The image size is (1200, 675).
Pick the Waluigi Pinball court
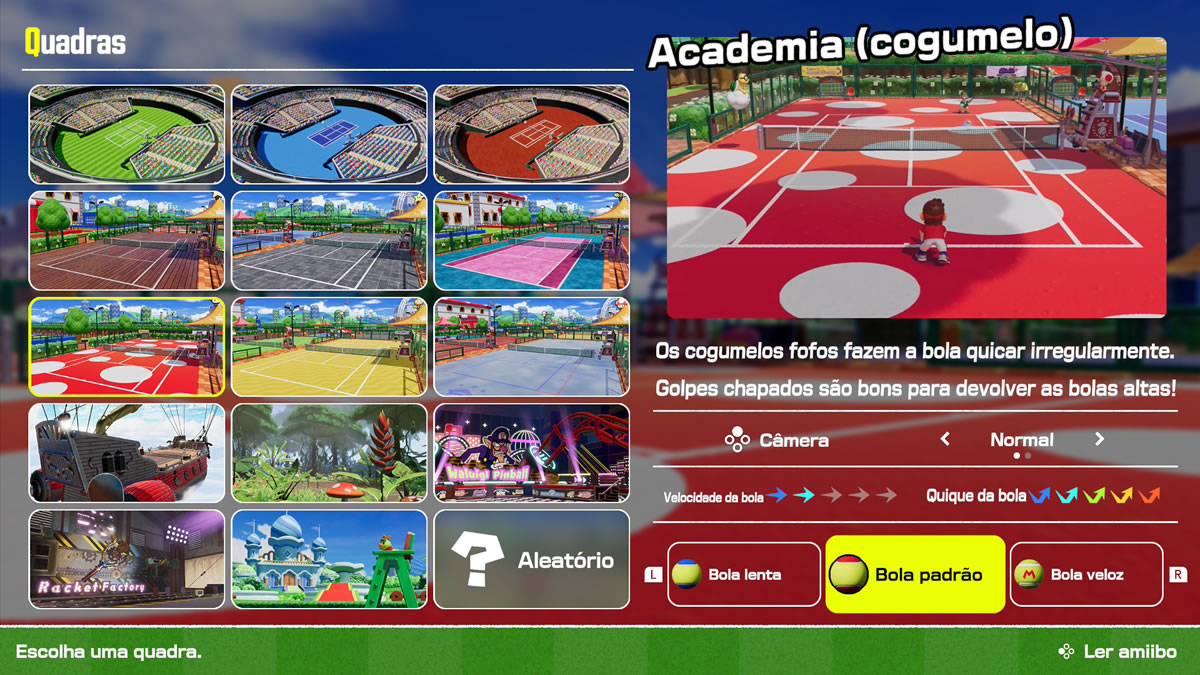pyautogui.click(x=531, y=453)
